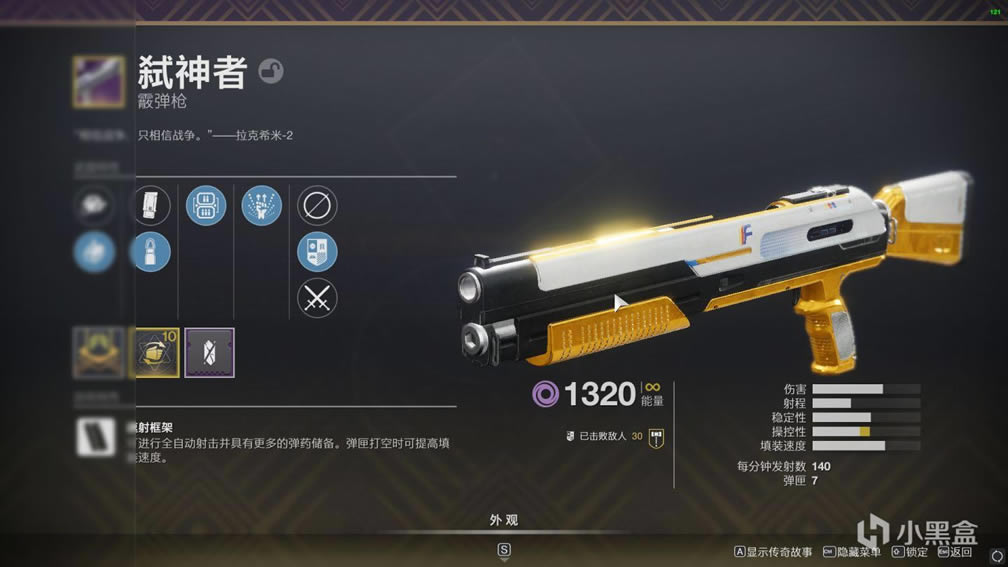This screenshot has width=1008, height=567.
Task: Click the kill tracker badge beside 已击败敌人
Action: tap(657, 436)
